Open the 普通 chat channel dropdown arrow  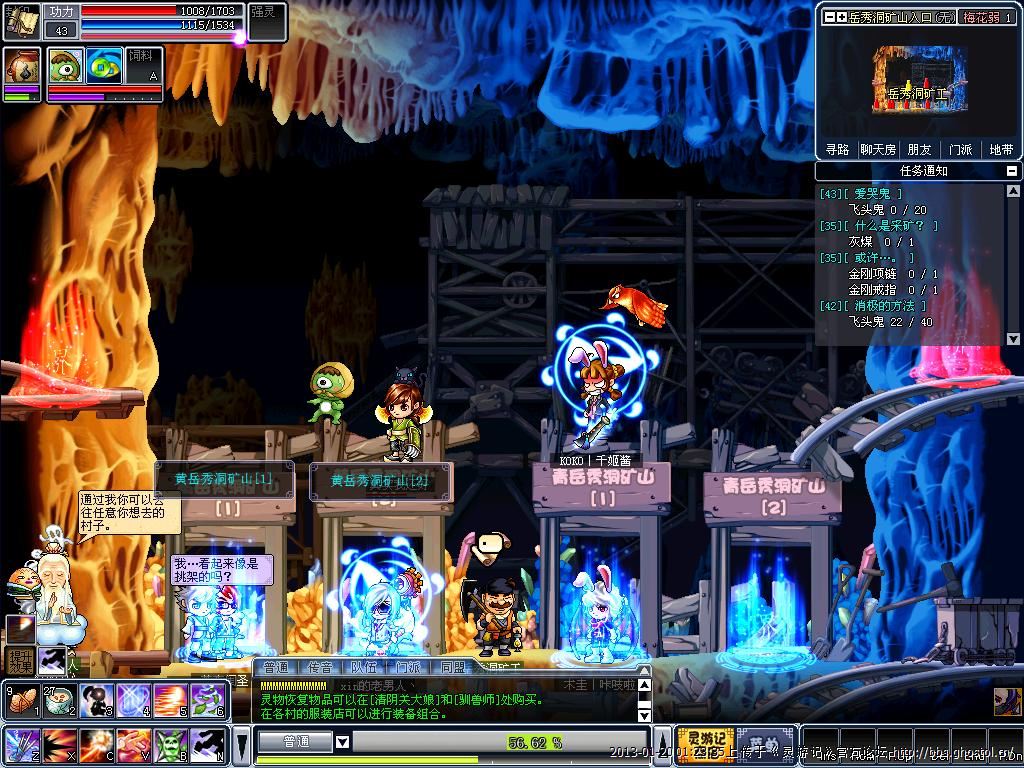point(342,742)
